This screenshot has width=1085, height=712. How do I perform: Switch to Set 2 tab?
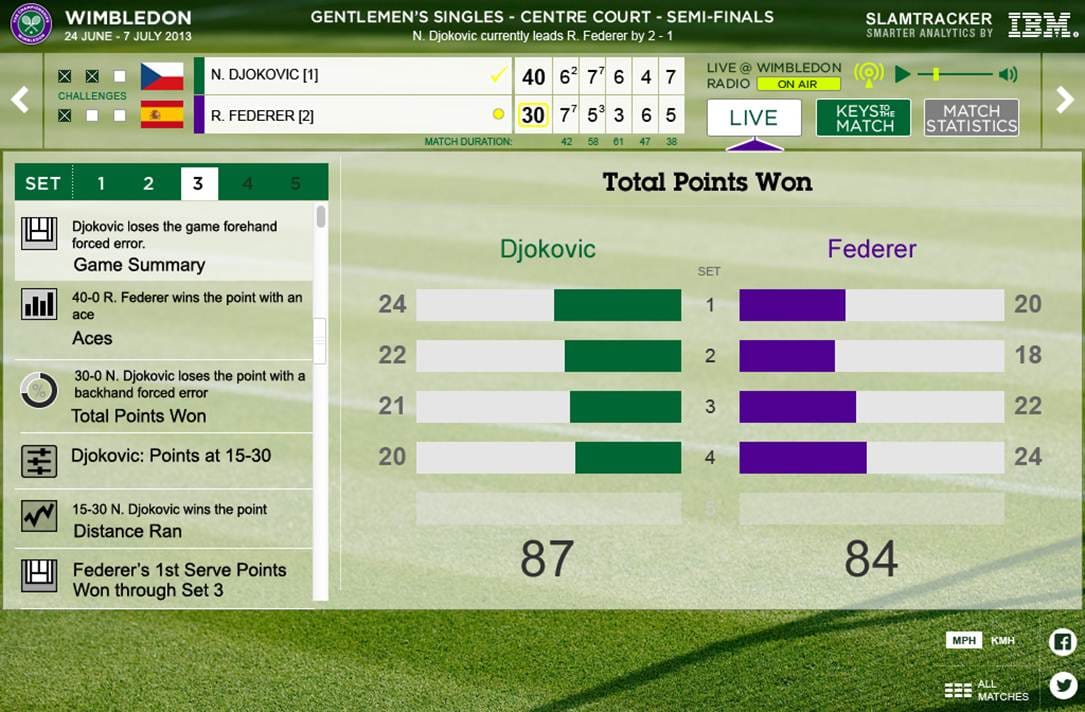click(148, 184)
